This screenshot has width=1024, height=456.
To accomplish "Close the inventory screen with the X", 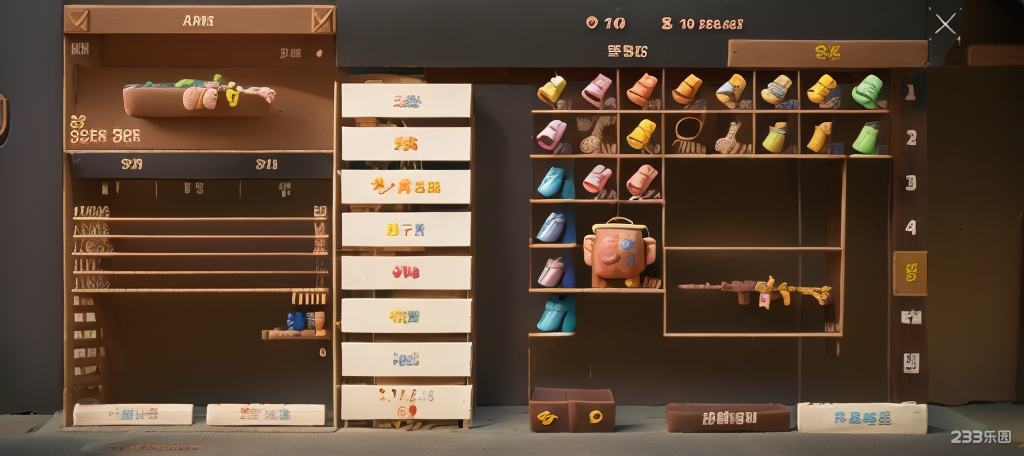I will coord(945,24).
